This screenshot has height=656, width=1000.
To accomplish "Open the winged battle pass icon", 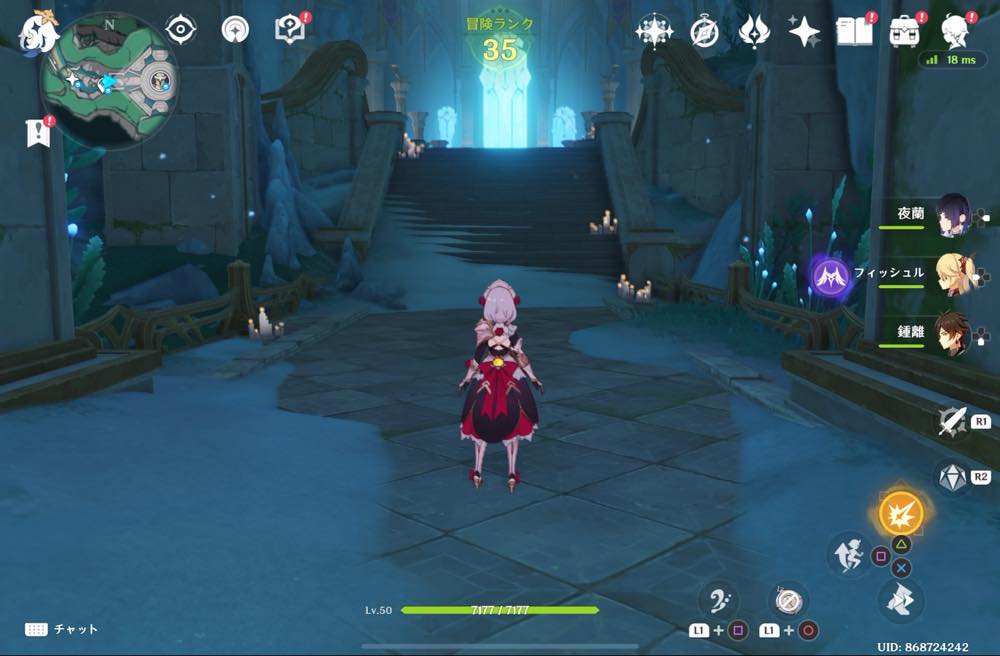I will [x=753, y=32].
